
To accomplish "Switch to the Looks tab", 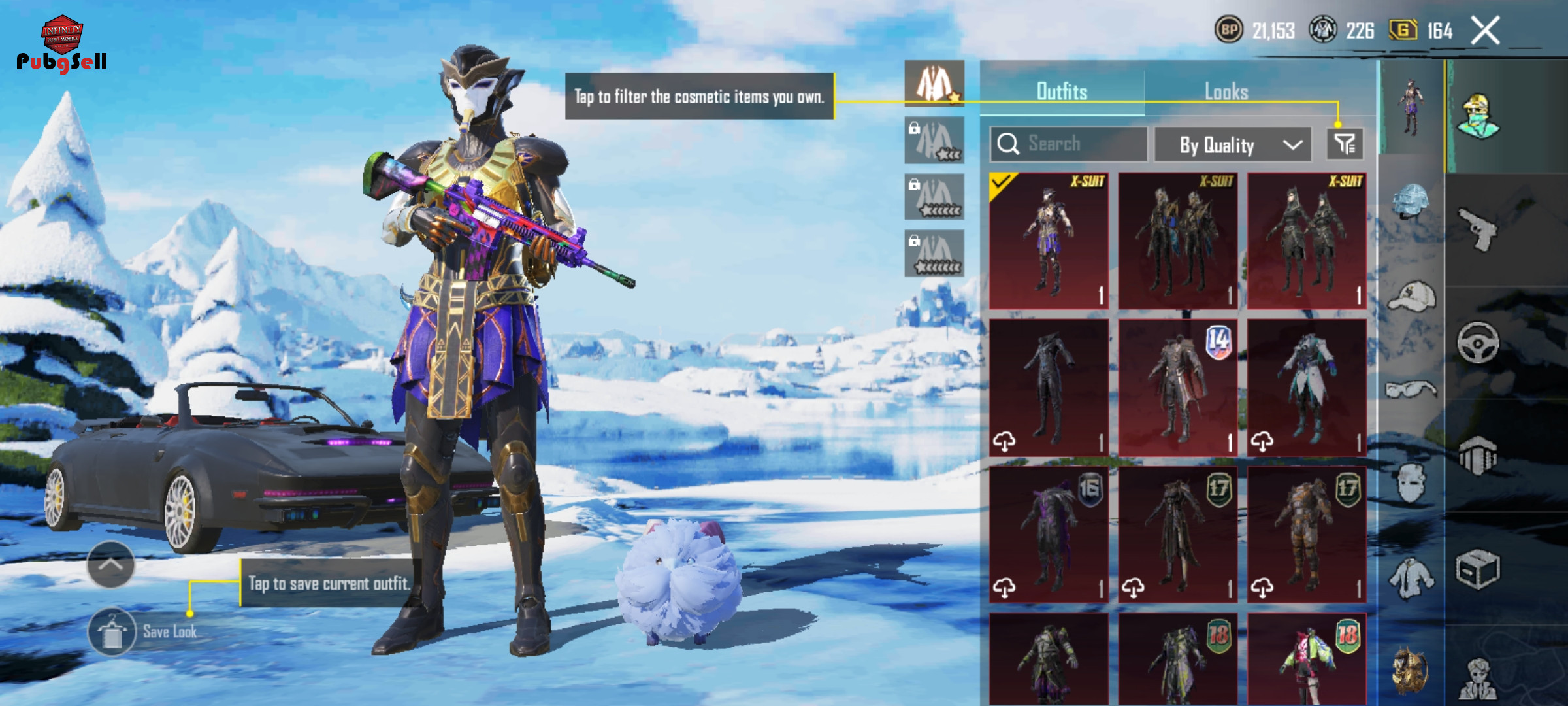I will pyautogui.click(x=1226, y=92).
